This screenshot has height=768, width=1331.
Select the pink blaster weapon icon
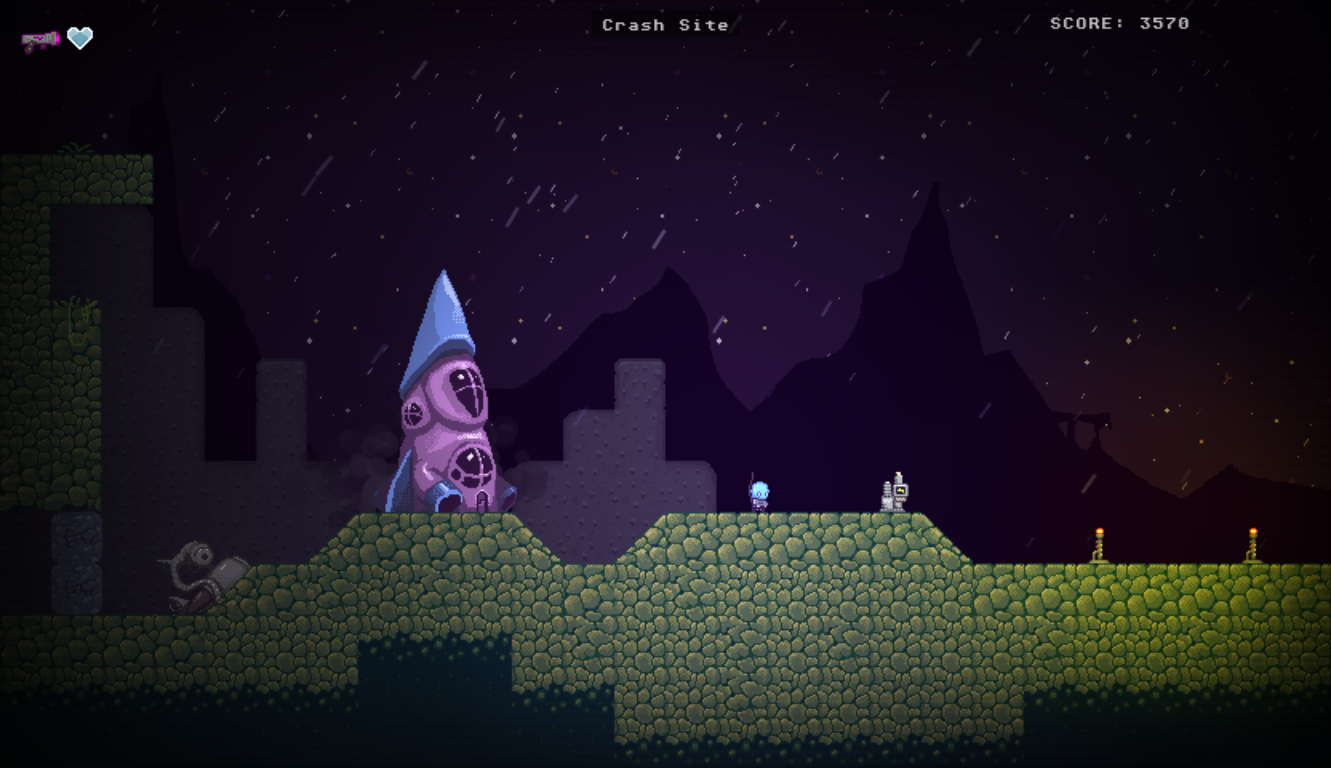40,38
